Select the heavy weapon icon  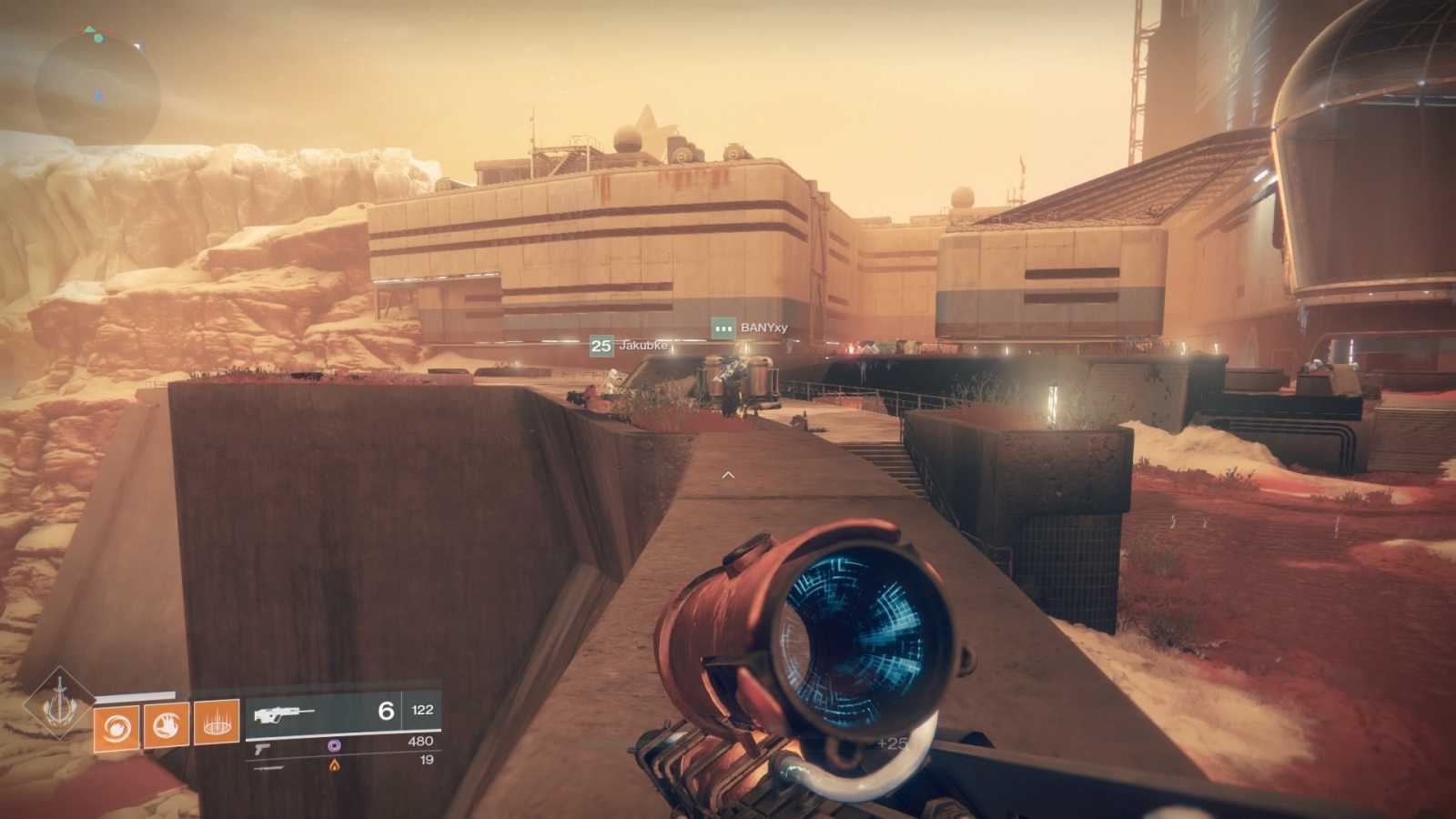click(268, 768)
